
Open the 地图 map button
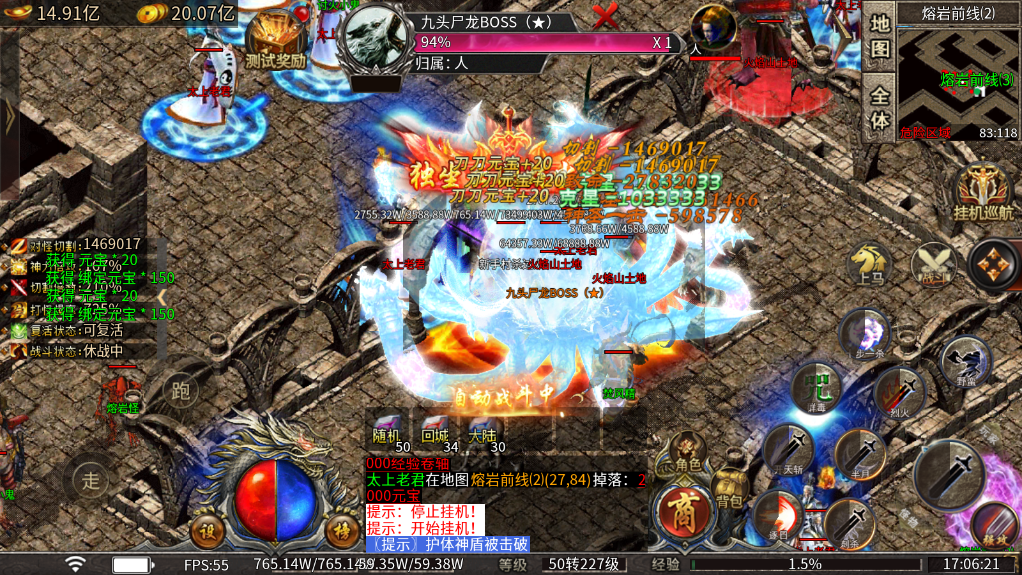[879, 36]
